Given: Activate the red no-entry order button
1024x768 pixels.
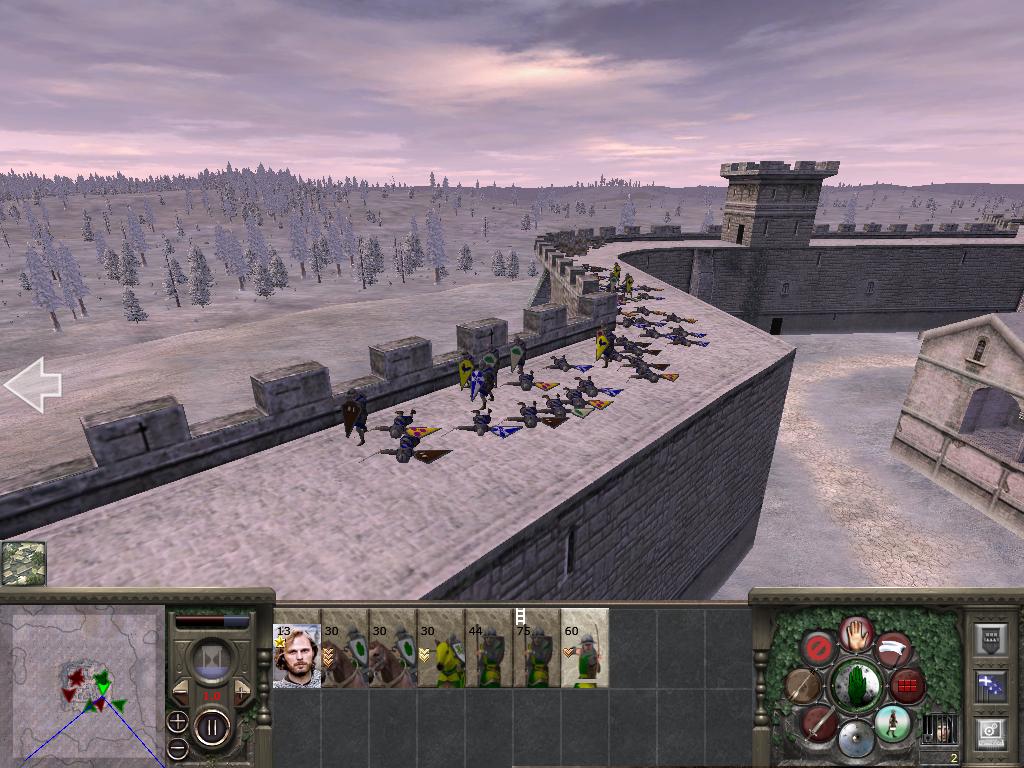Looking at the screenshot, I should [x=819, y=648].
